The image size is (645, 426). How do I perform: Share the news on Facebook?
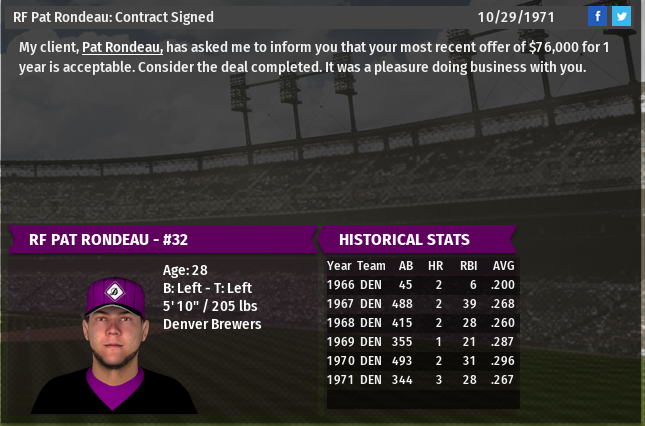[x=597, y=16]
